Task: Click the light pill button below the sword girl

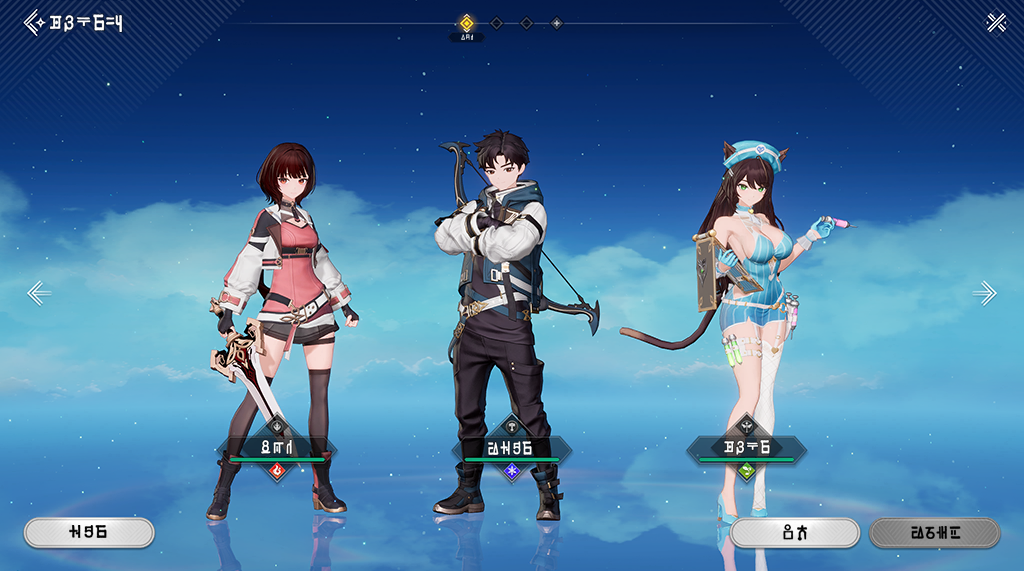Action: [x=89, y=533]
